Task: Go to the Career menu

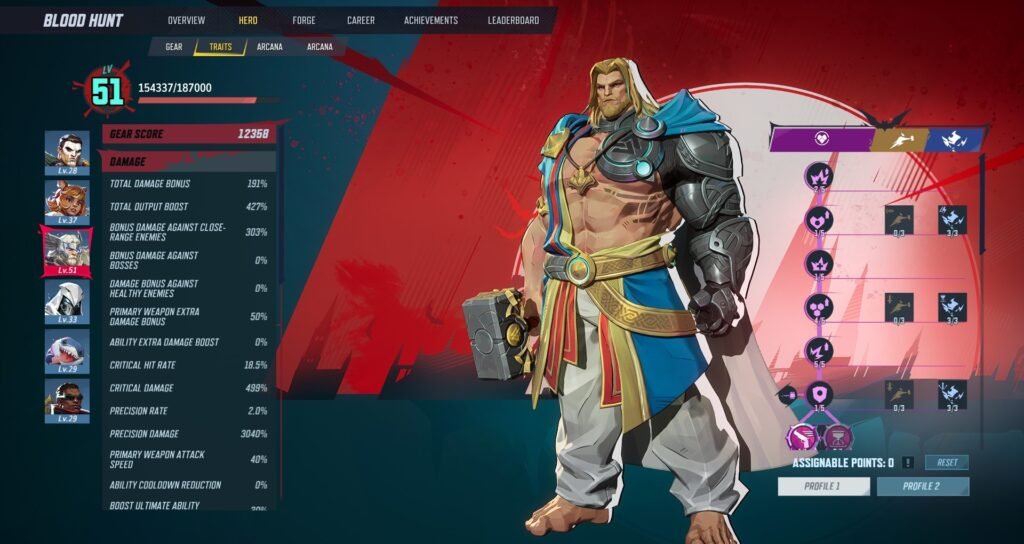Action: pyautogui.click(x=361, y=20)
